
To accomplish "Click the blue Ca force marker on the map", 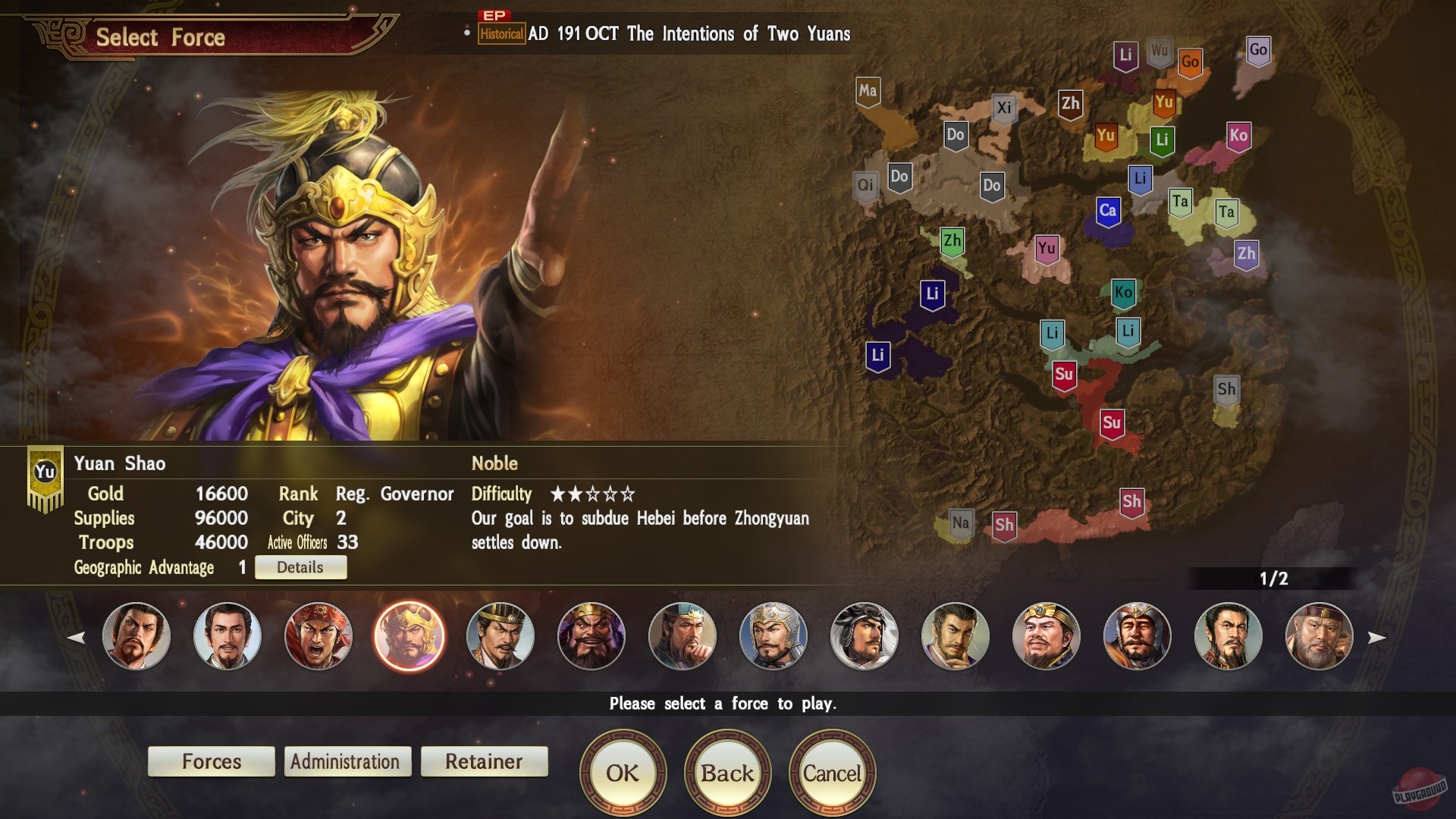I will (1109, 212).
